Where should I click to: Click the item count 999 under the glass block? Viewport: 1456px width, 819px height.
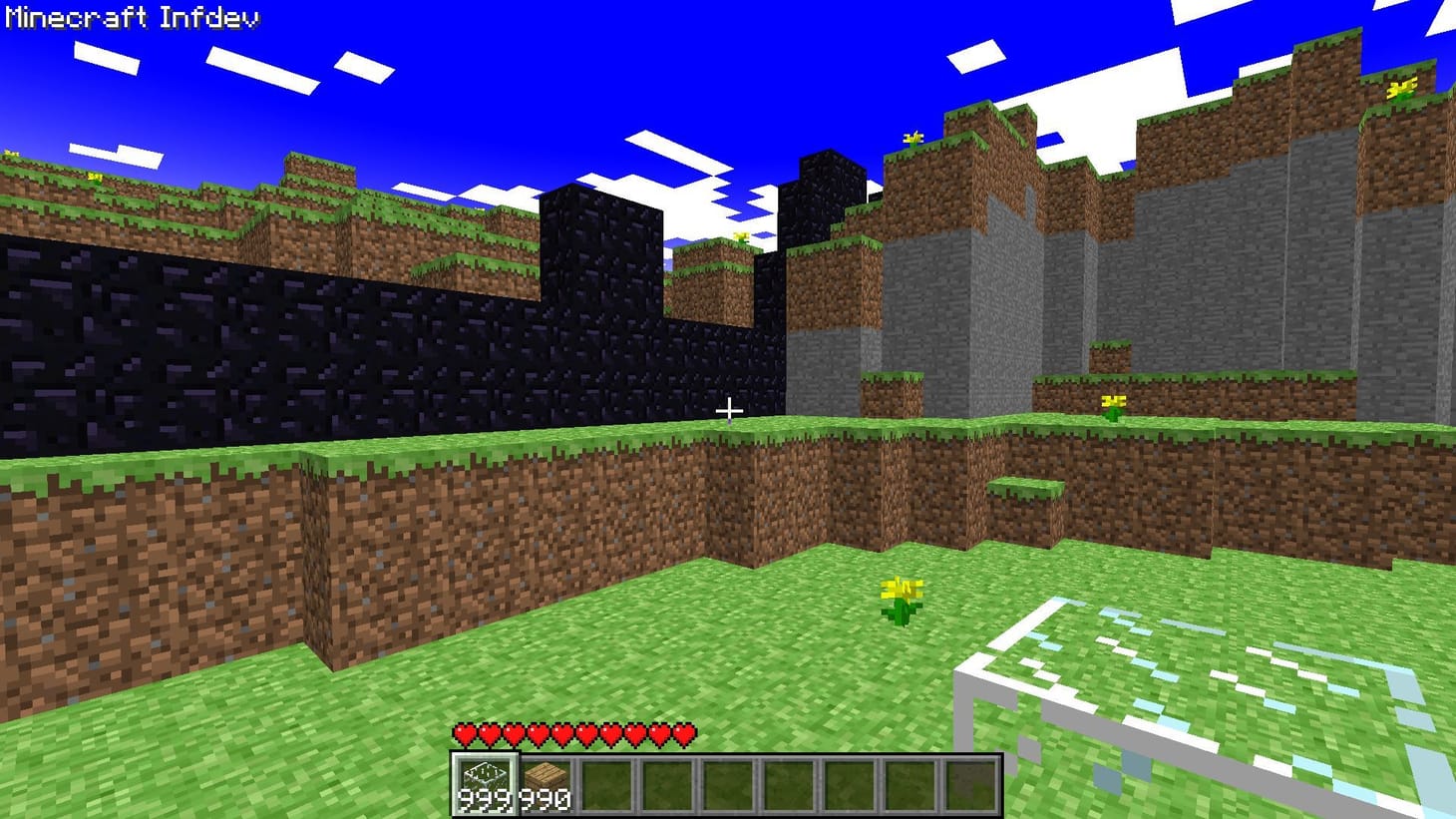click(x=484, y=798)
